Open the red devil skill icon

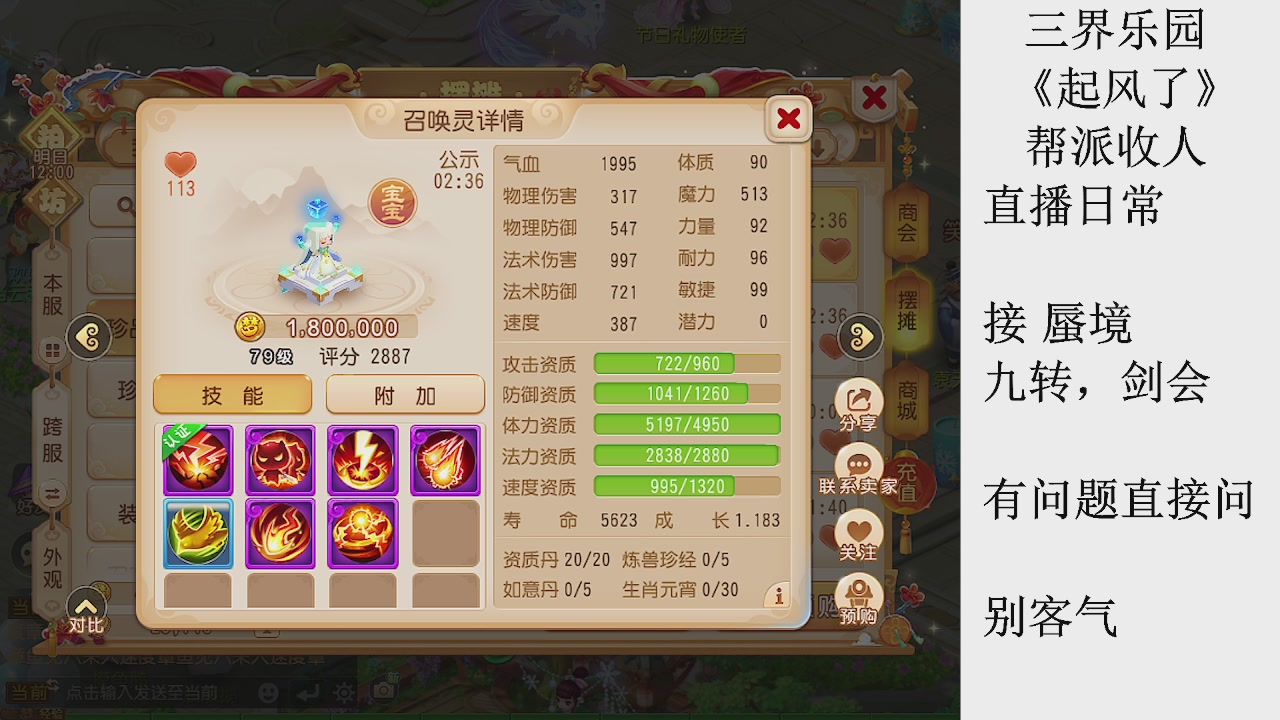(x=280, y=460)
